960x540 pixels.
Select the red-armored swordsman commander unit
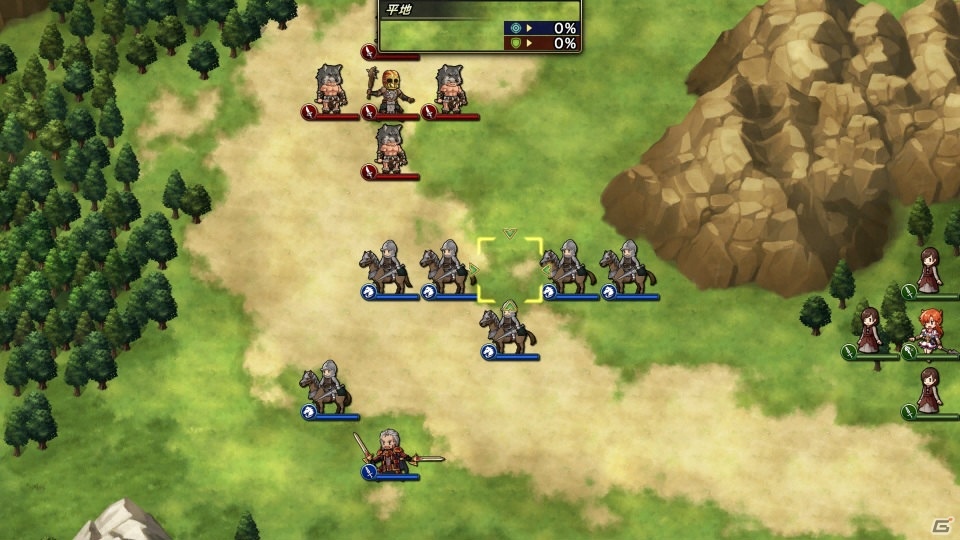coord(390,452)
